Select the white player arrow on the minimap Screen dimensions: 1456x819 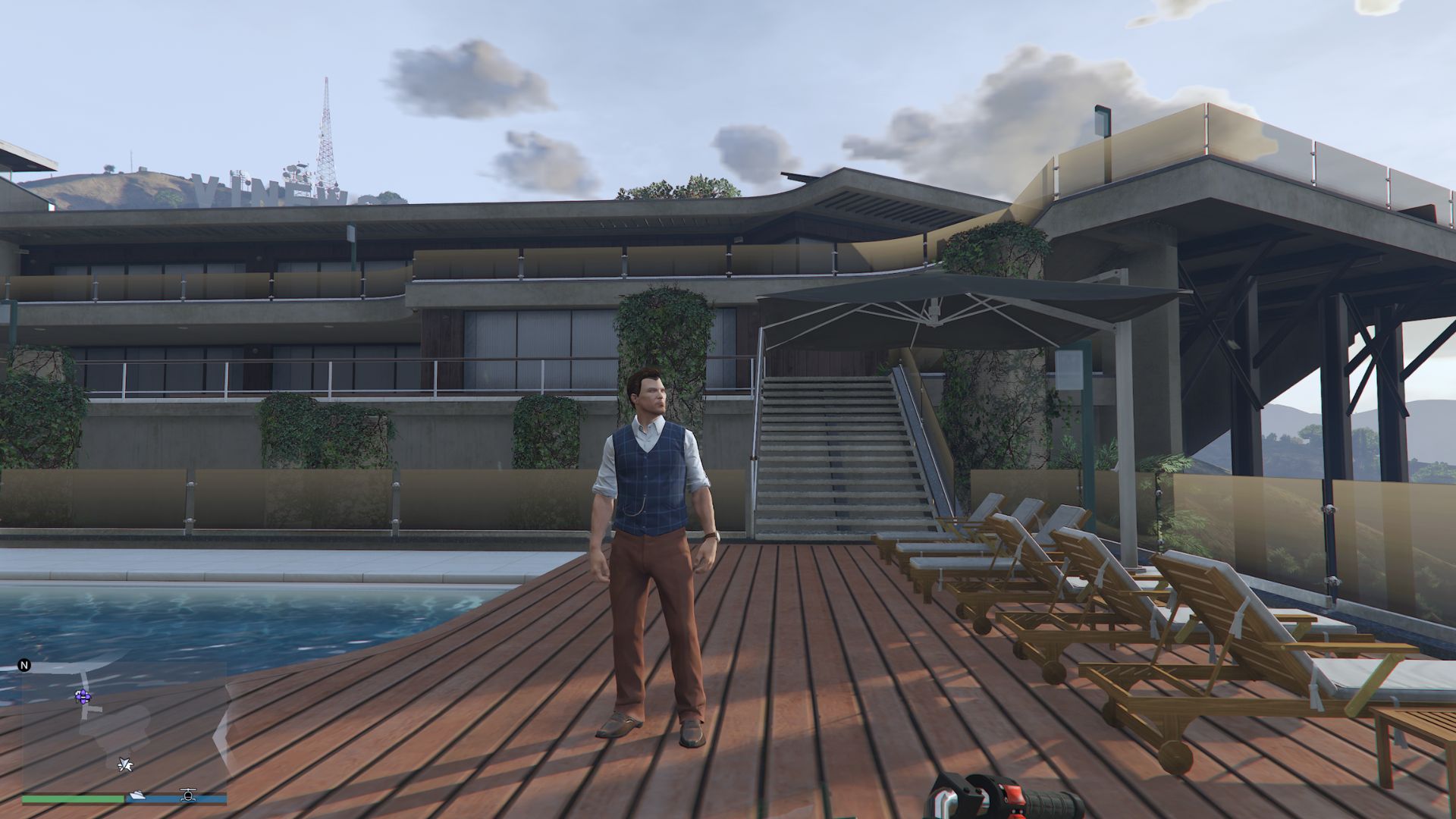[126, 765]
